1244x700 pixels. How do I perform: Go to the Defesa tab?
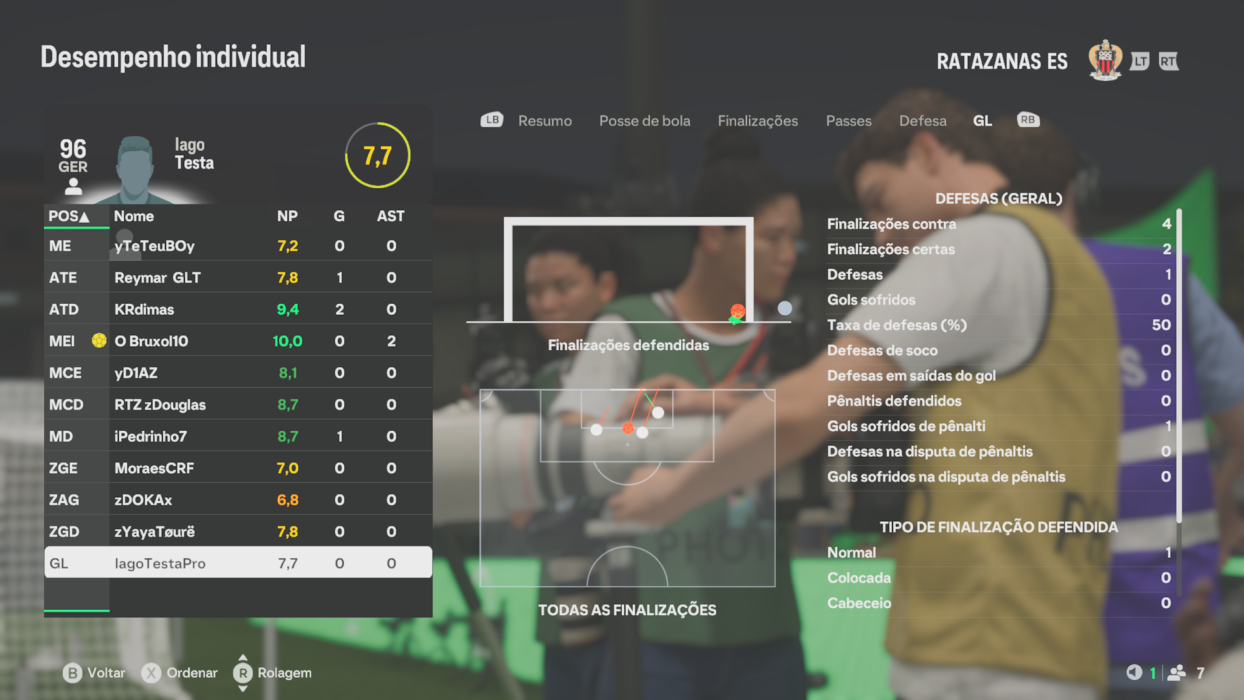pos(923,121)
